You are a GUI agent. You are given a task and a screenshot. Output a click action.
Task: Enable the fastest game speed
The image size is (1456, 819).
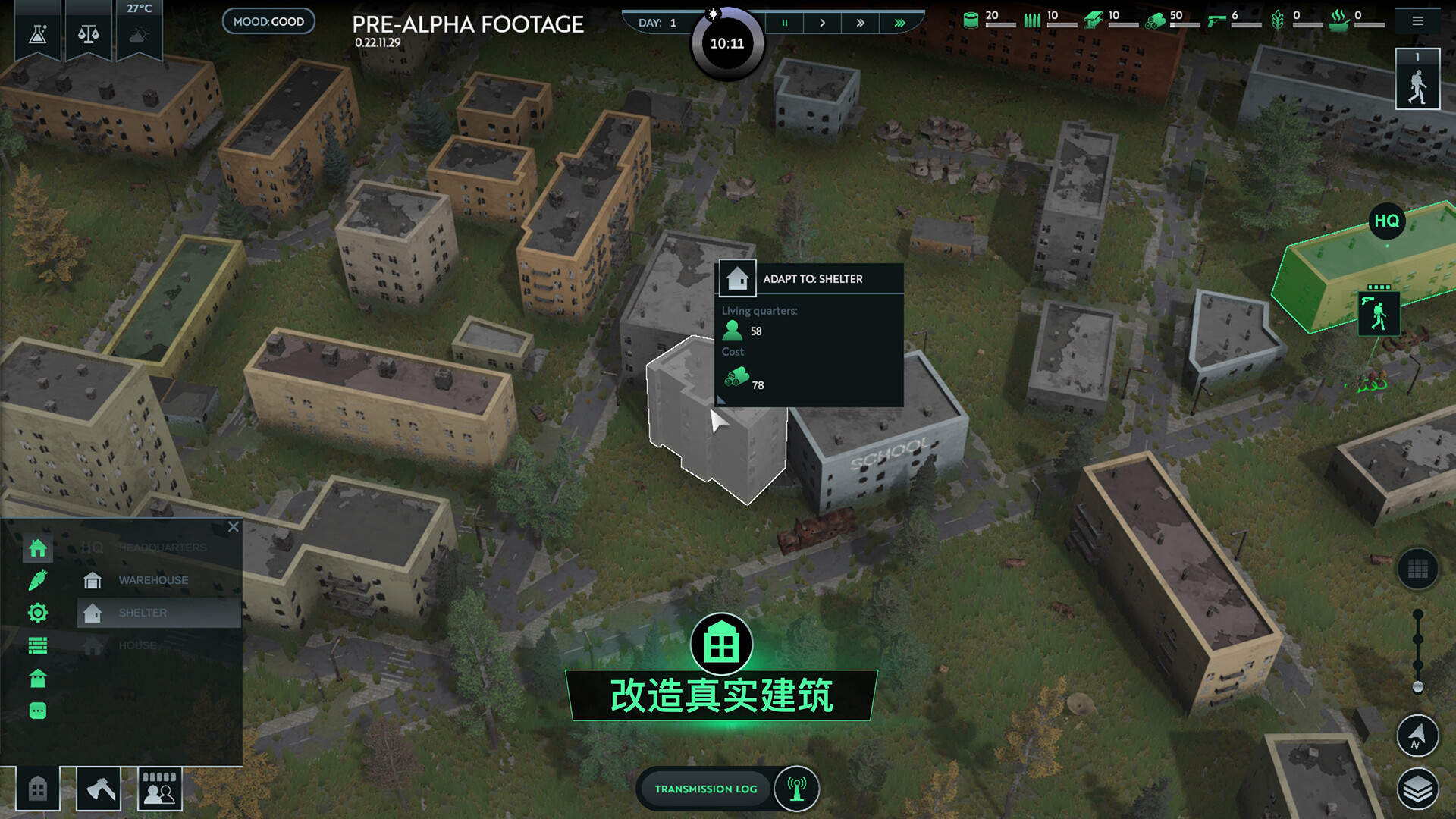point(899,23)
